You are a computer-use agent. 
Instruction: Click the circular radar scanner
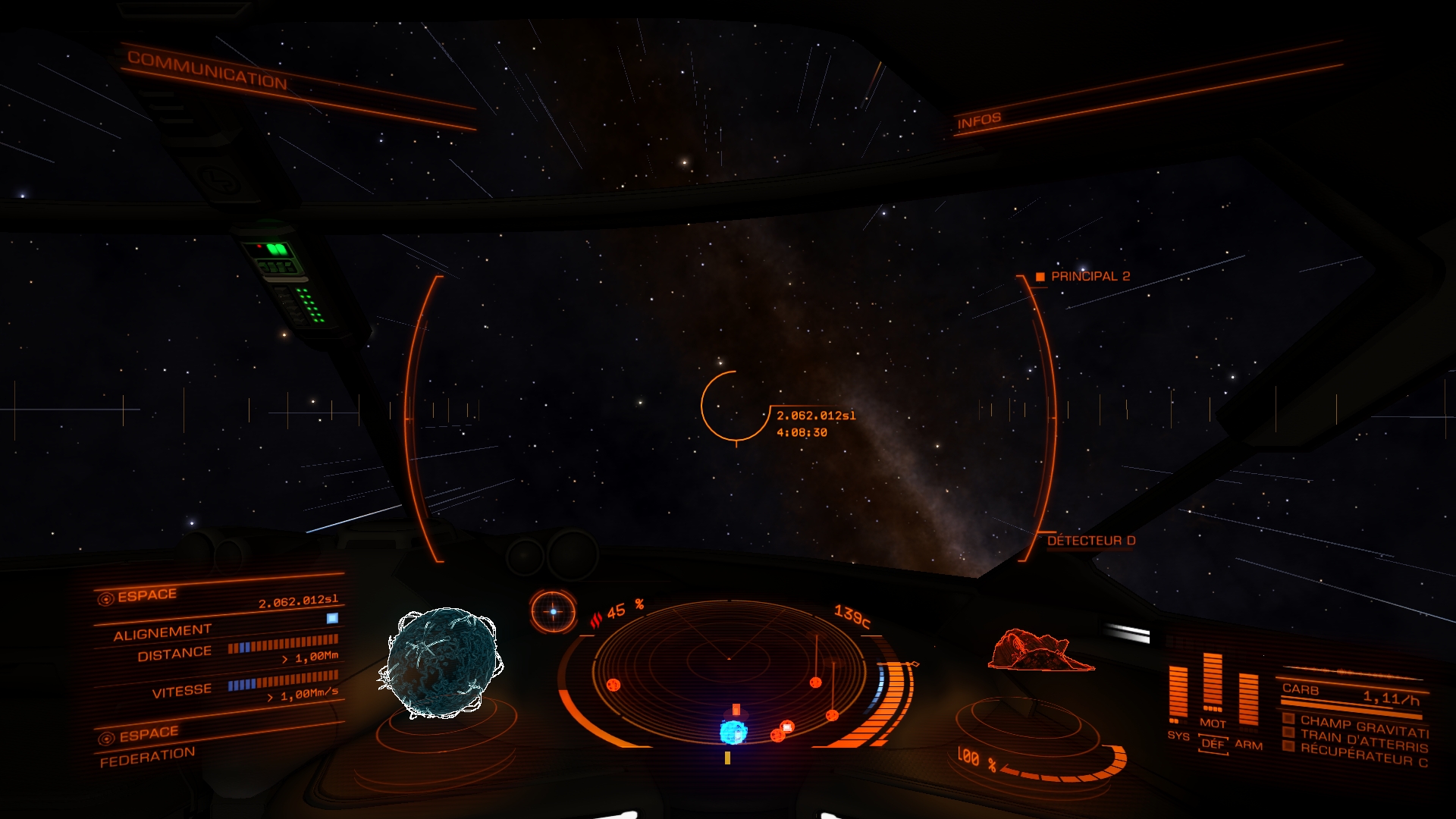pyautogui.click(x=729, y=667)
